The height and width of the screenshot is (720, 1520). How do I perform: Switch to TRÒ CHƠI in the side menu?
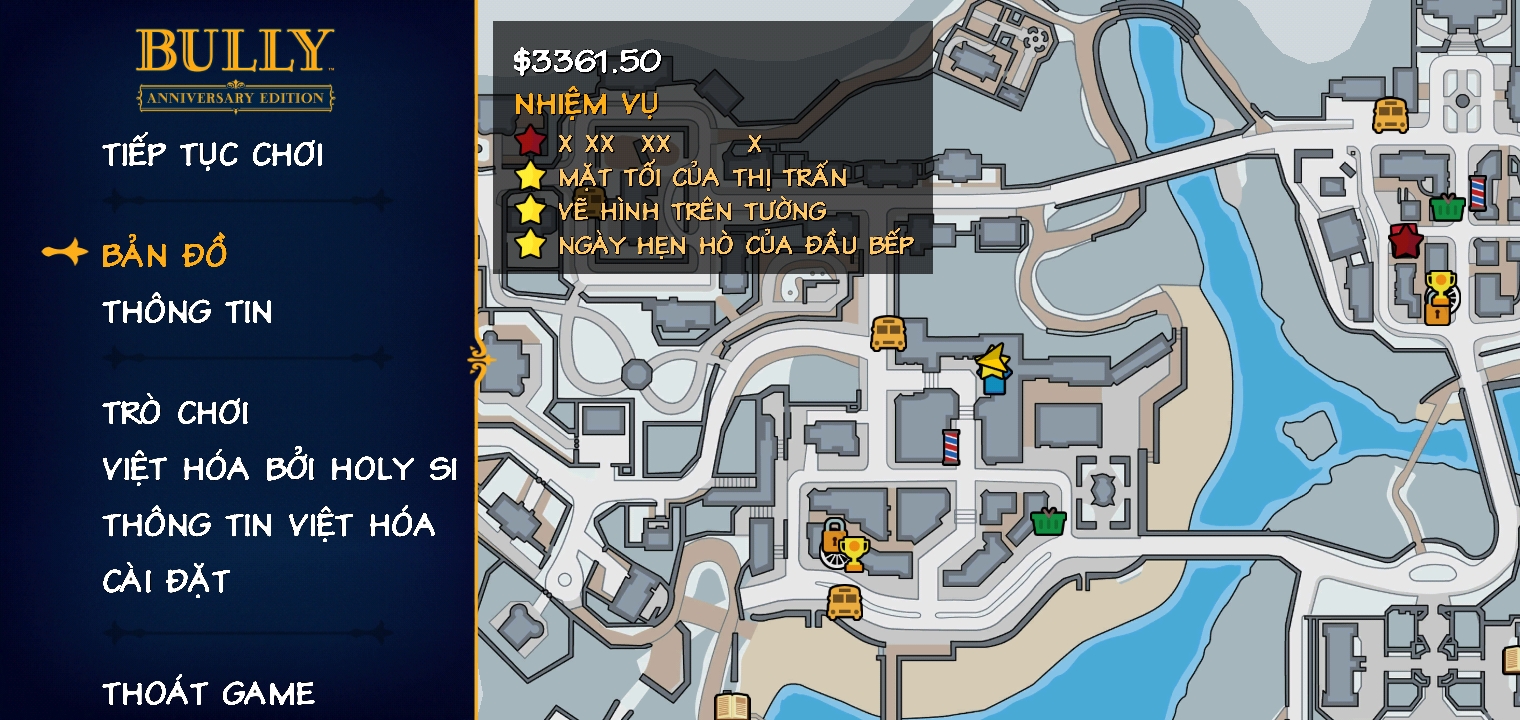coord(176,412)
